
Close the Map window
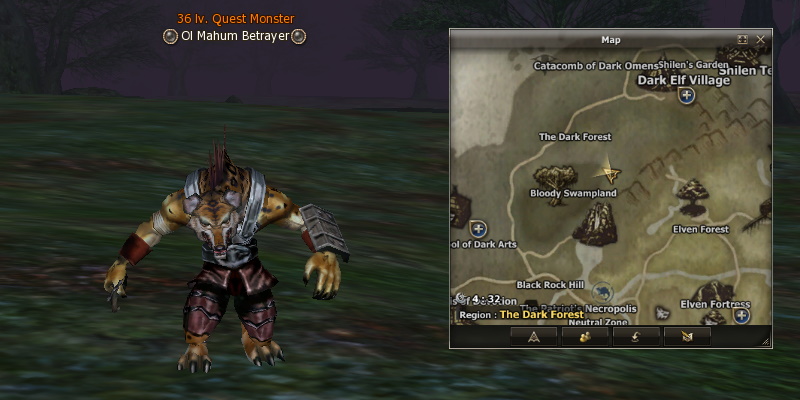click(x=761, y=39)
